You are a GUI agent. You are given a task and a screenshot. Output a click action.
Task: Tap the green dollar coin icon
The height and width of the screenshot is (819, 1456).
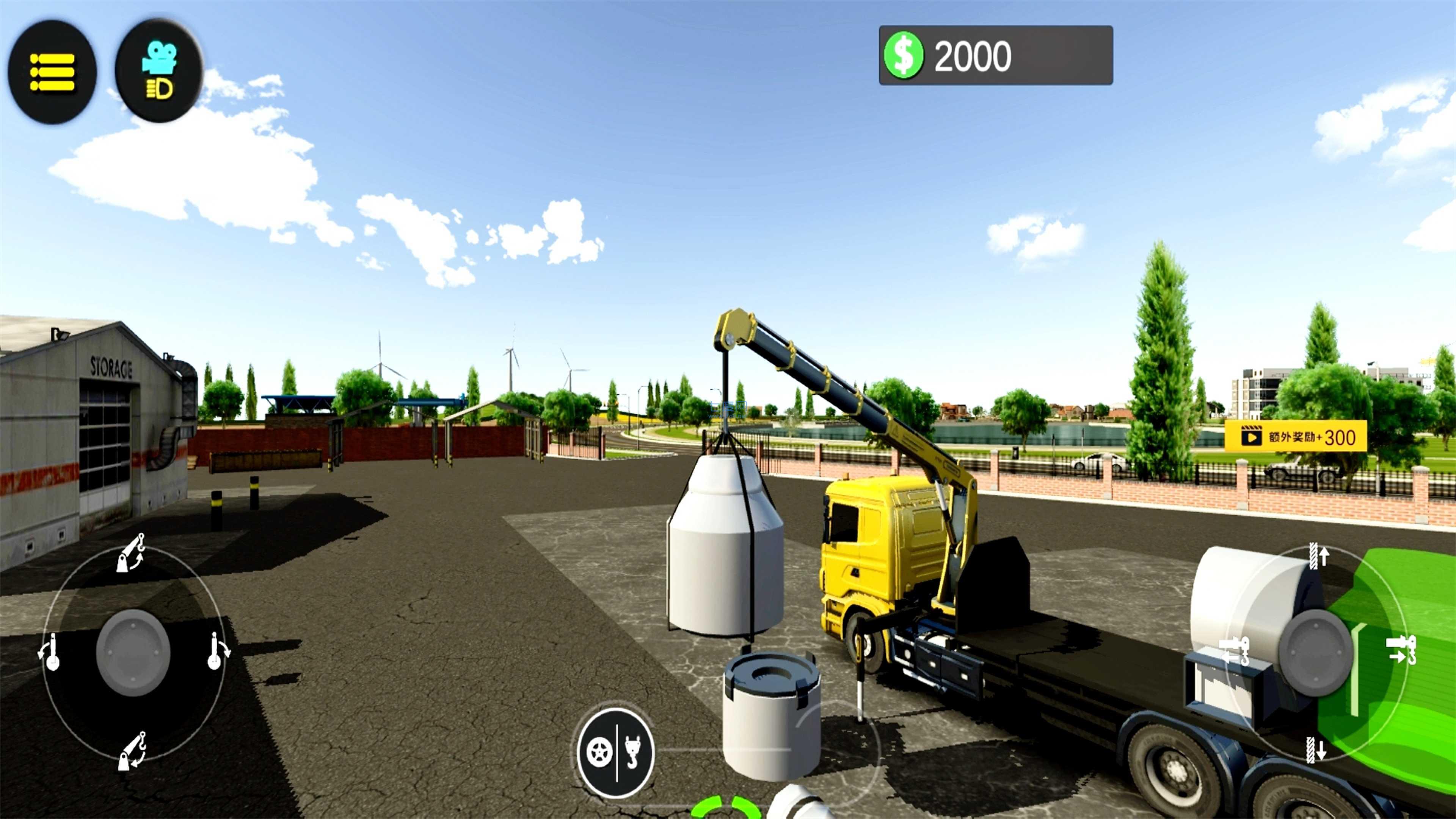point(905,55)
